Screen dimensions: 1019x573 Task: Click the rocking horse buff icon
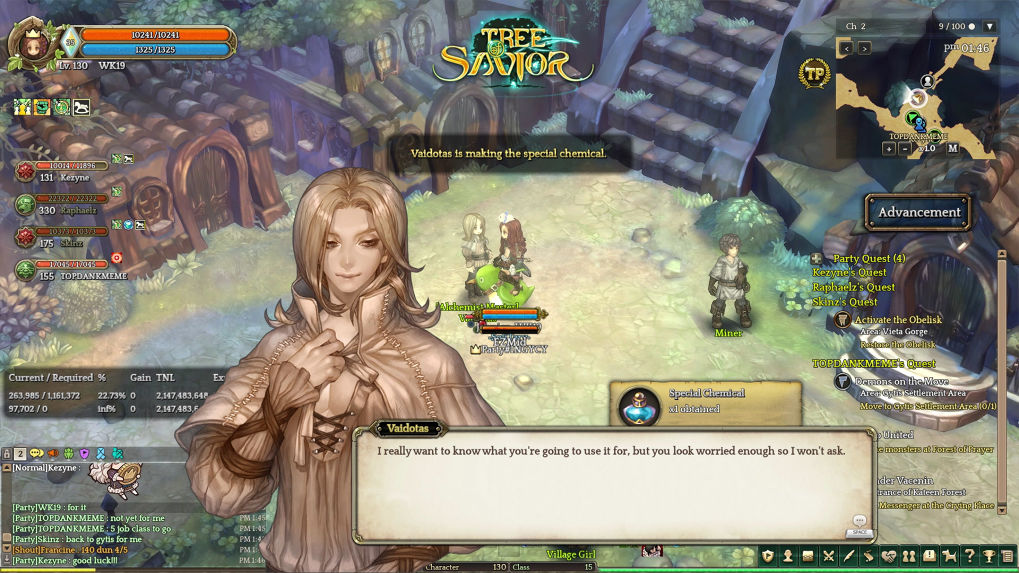coord(81,107)
